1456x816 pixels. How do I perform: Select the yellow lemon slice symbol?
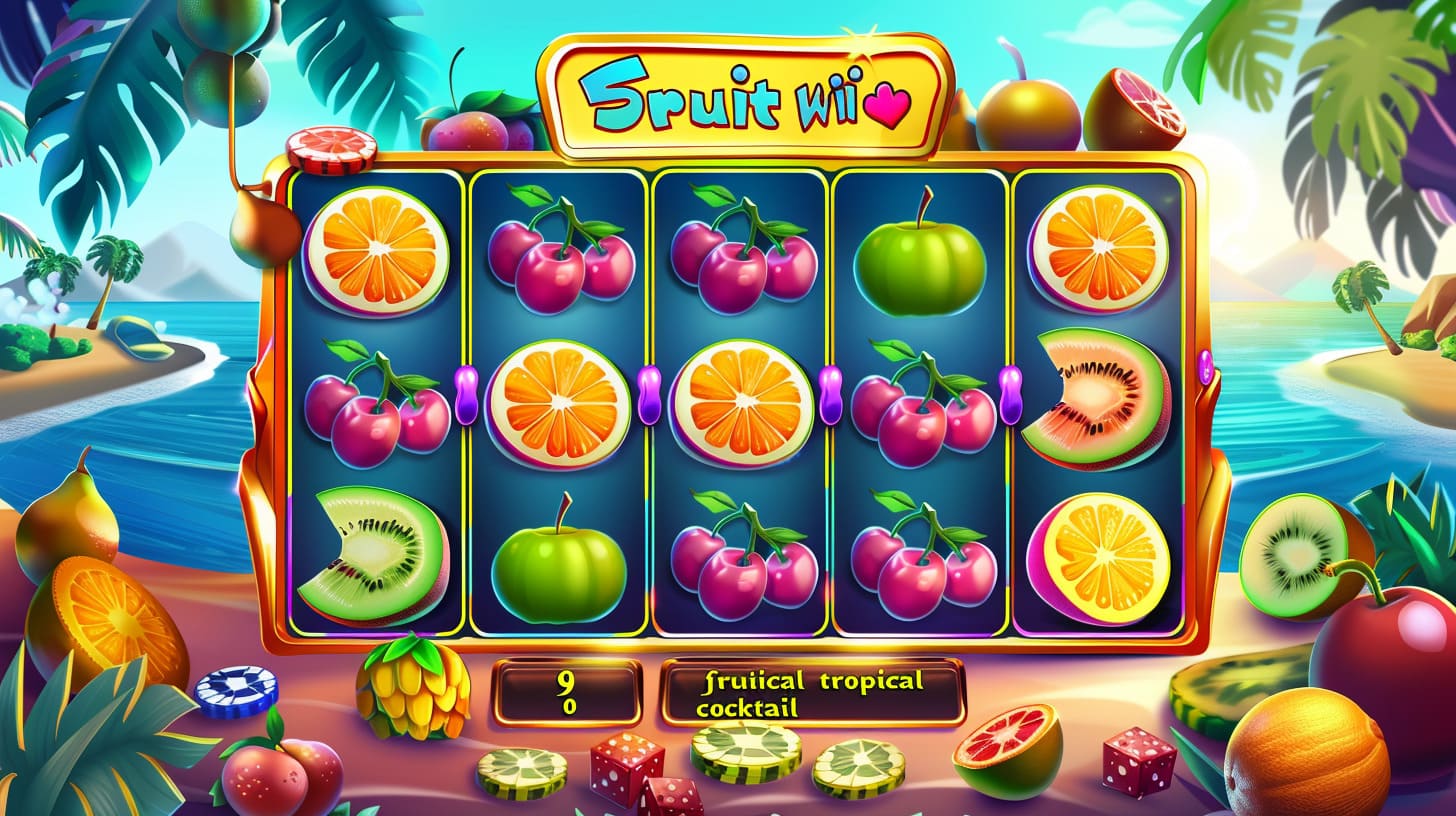[1099, 558]
